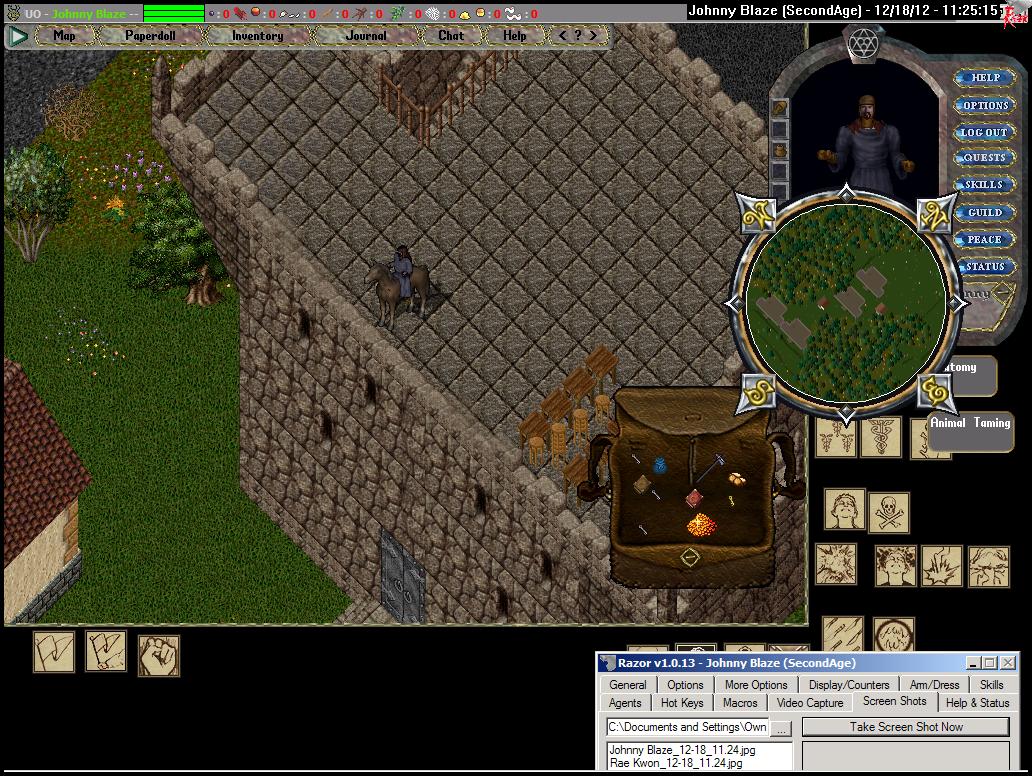Open the QUESTS panel
Viewport: 1032px width, 776px height.
985,158
